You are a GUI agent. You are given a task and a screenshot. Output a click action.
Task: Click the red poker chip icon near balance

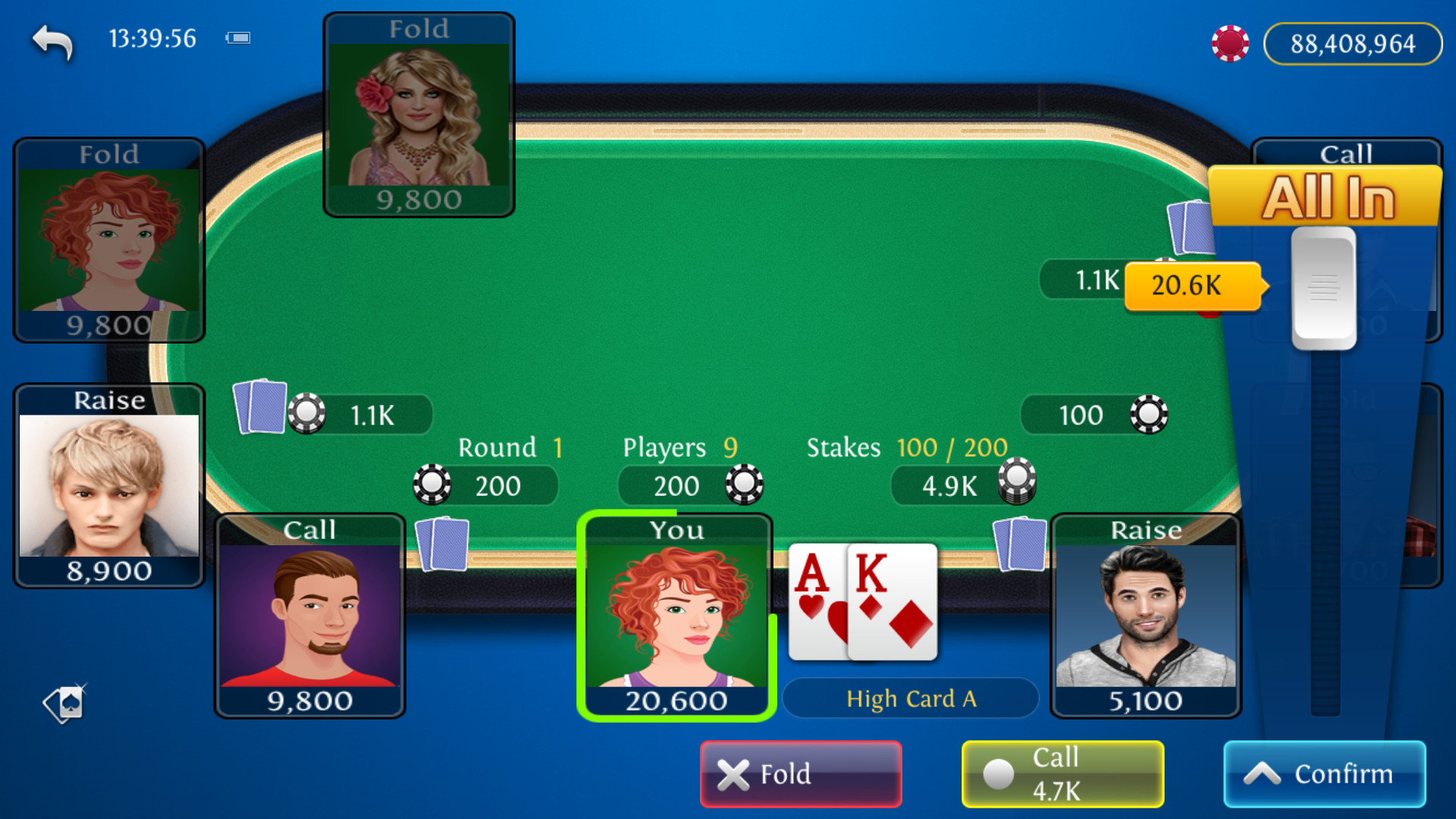coord(1230,43)
